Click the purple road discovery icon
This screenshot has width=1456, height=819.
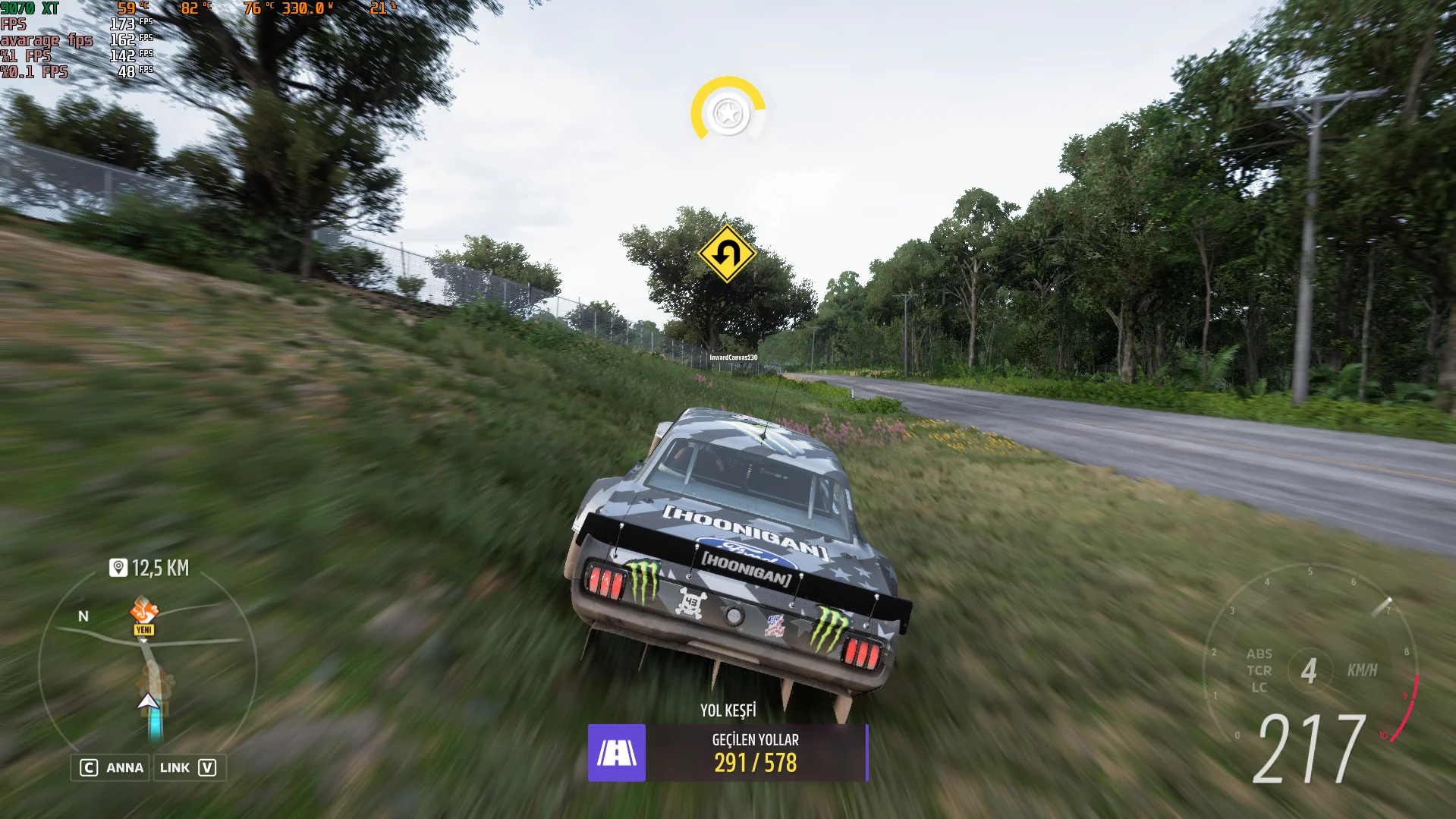pos(617,753)
